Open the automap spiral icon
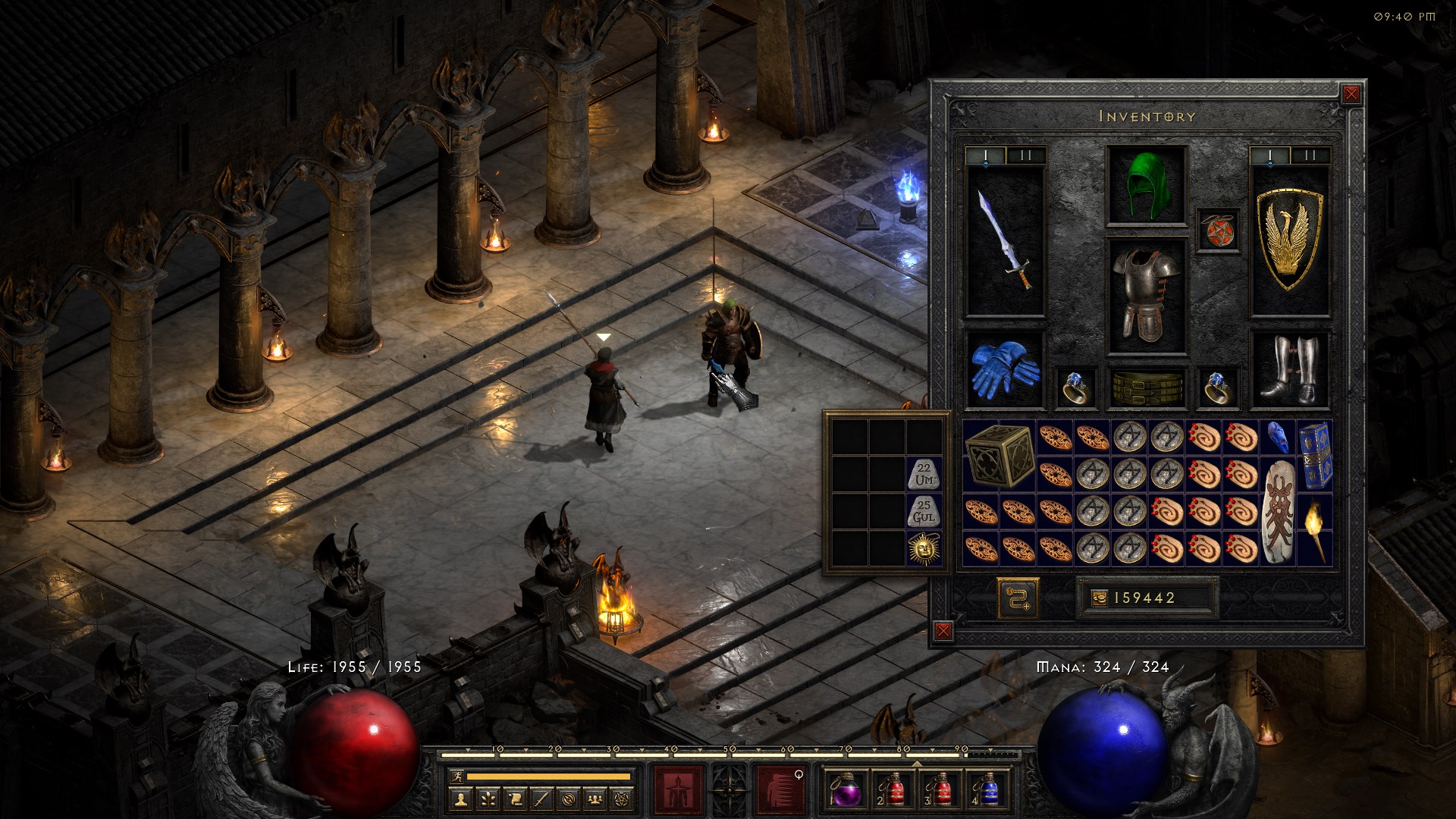Screen dimensions: 1456x819 pos(569,799)
